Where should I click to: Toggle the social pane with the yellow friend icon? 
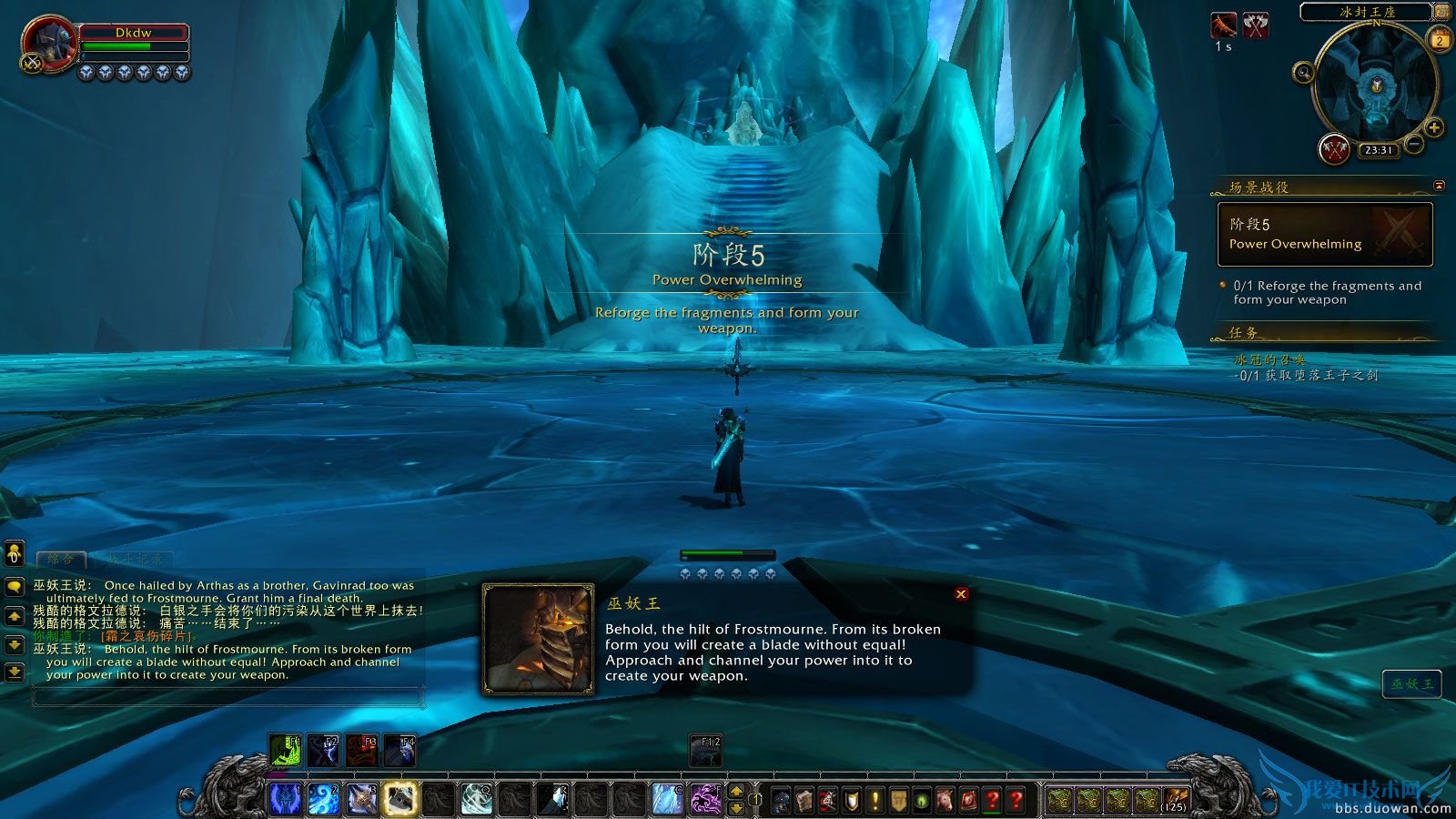click(x=13, y=555)
